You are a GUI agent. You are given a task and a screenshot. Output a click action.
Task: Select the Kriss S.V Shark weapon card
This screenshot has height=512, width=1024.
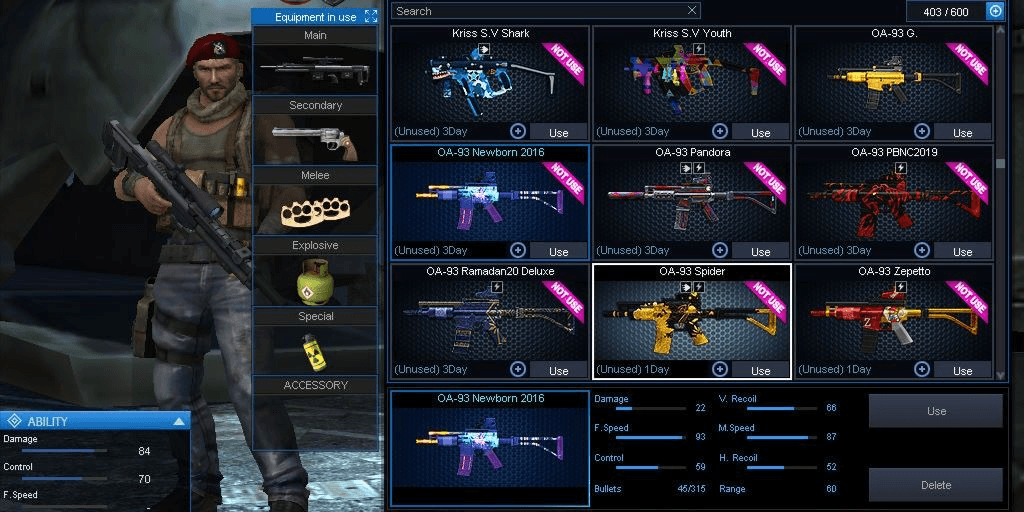click(x=489, y=78)
